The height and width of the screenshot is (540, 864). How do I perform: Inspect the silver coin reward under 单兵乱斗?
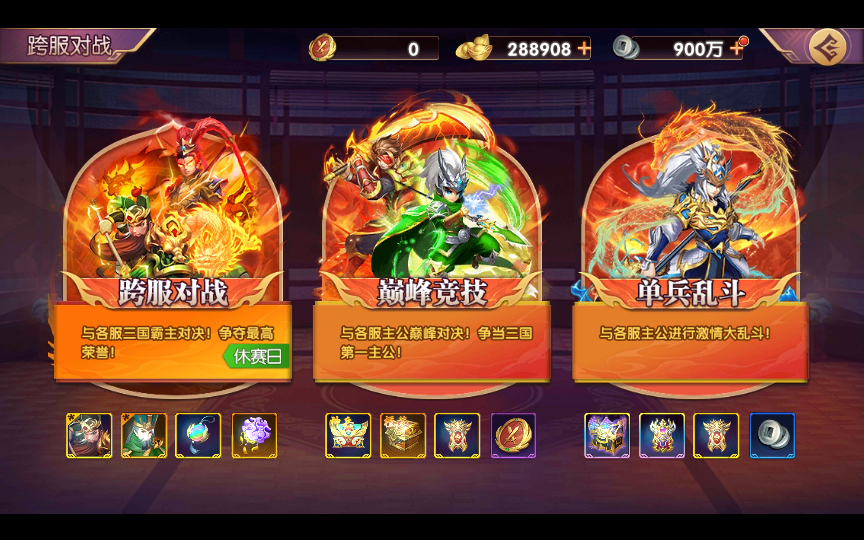click(772, 436)
